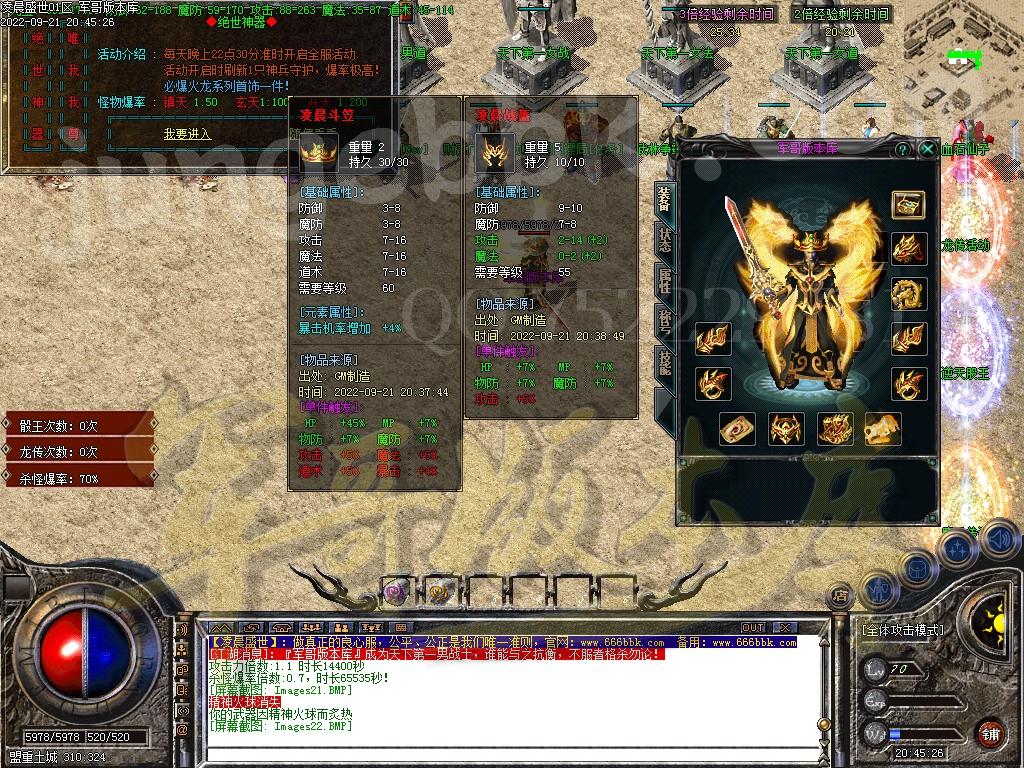Toggle the 全体攻击模式 attack mode label

(902, 631)
